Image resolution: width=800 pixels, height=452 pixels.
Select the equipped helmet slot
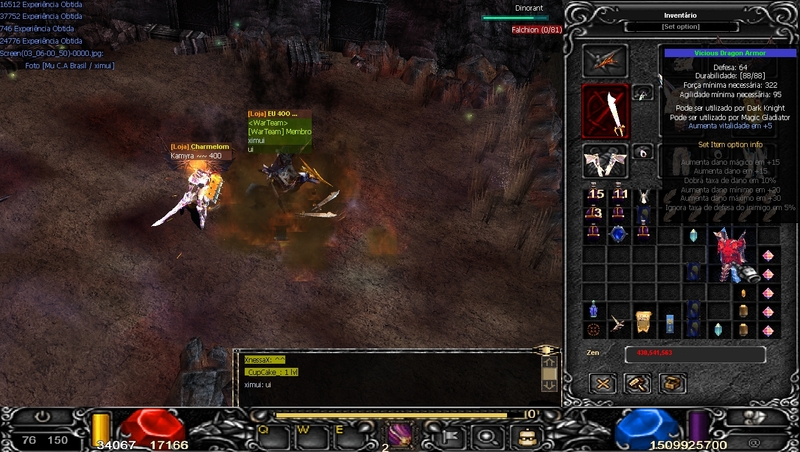pos(606,60)
